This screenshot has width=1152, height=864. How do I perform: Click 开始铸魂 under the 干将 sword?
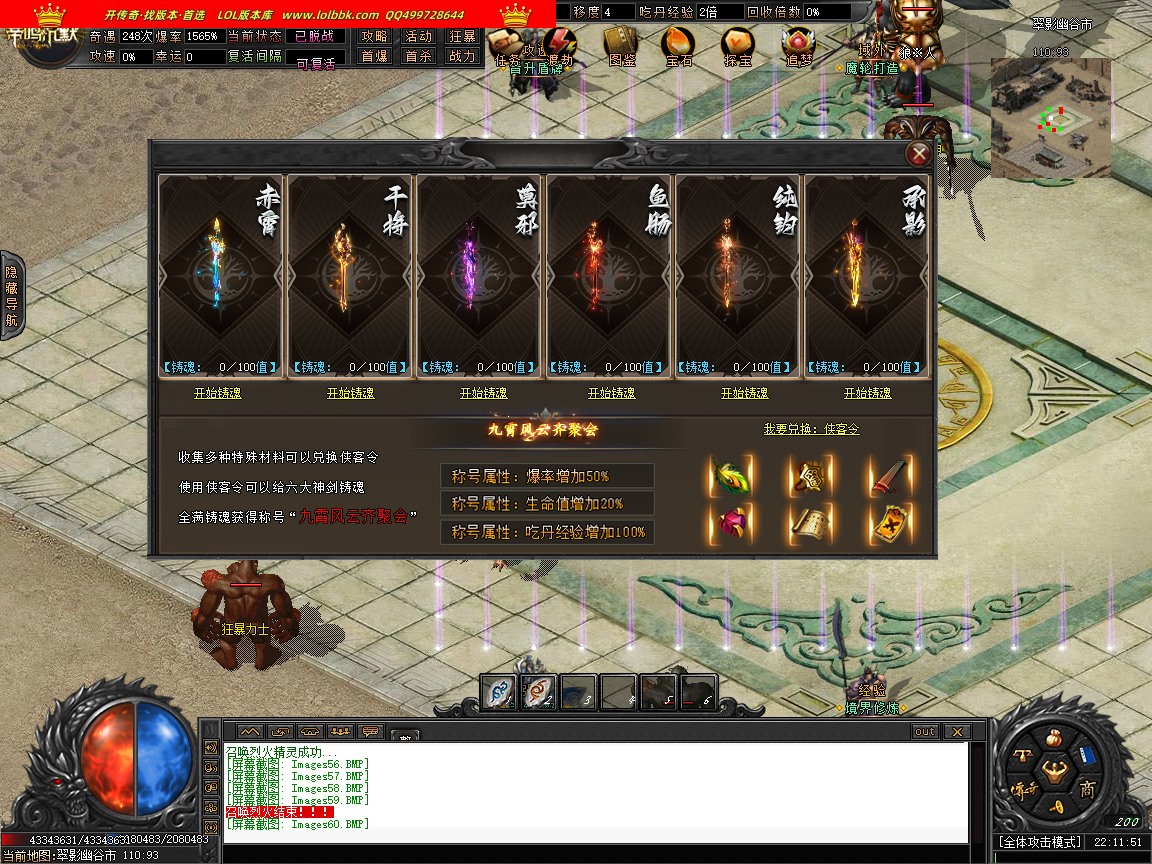pyautogui.click(x=350, y=393)
